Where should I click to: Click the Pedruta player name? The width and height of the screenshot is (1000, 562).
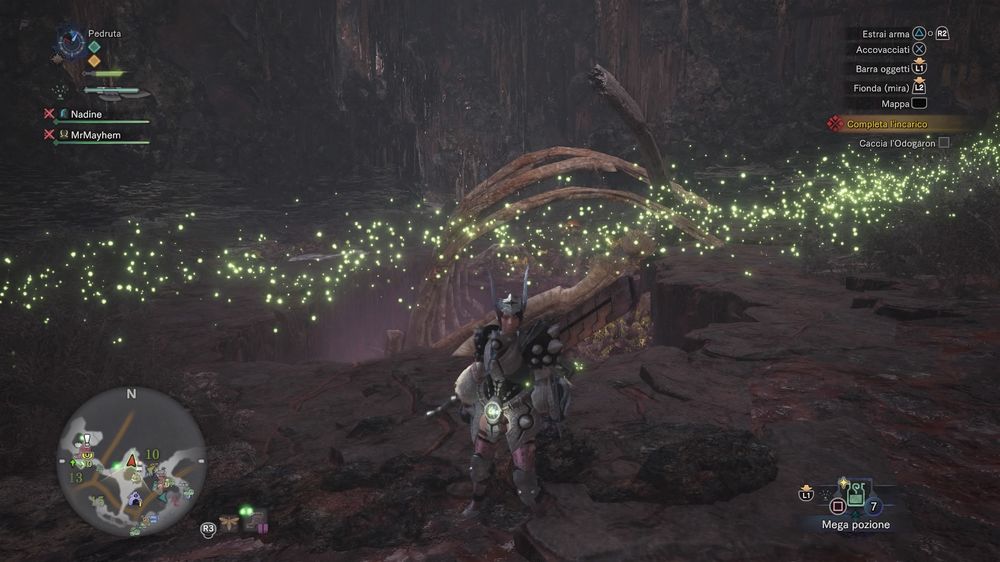(104, 33)
